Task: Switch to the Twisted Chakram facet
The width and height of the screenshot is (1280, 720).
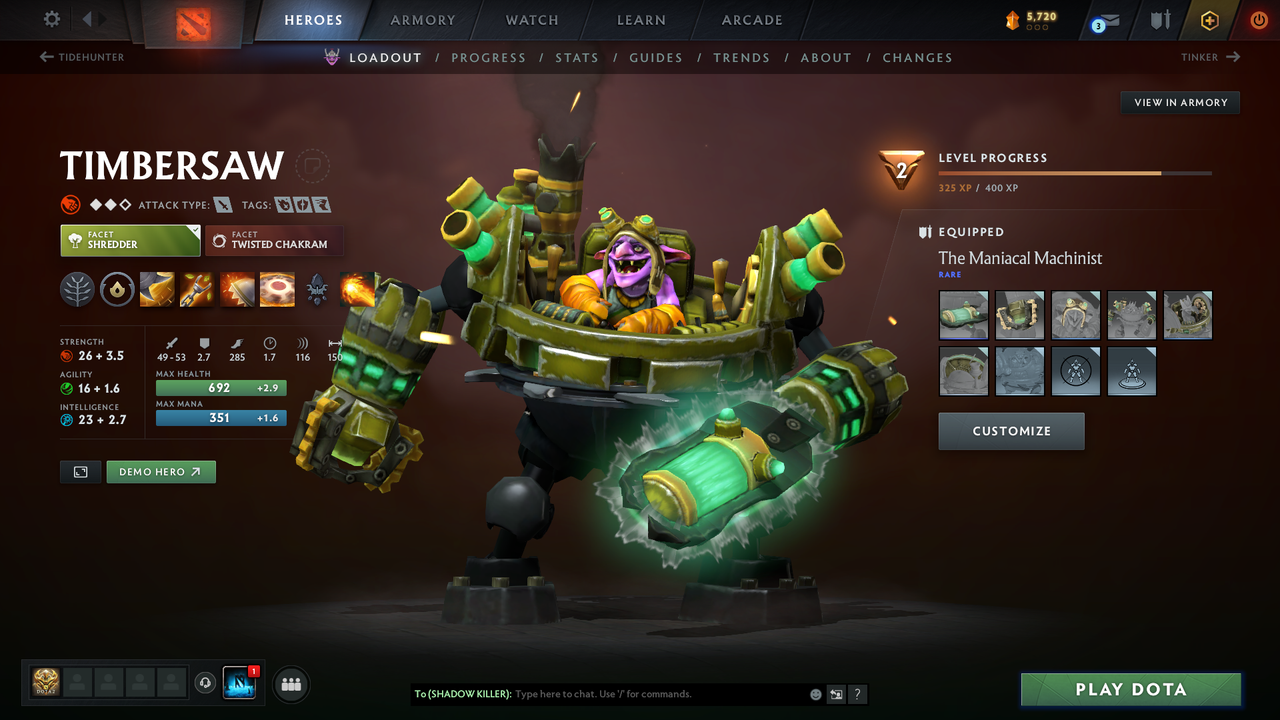Action: coord(274,241)
